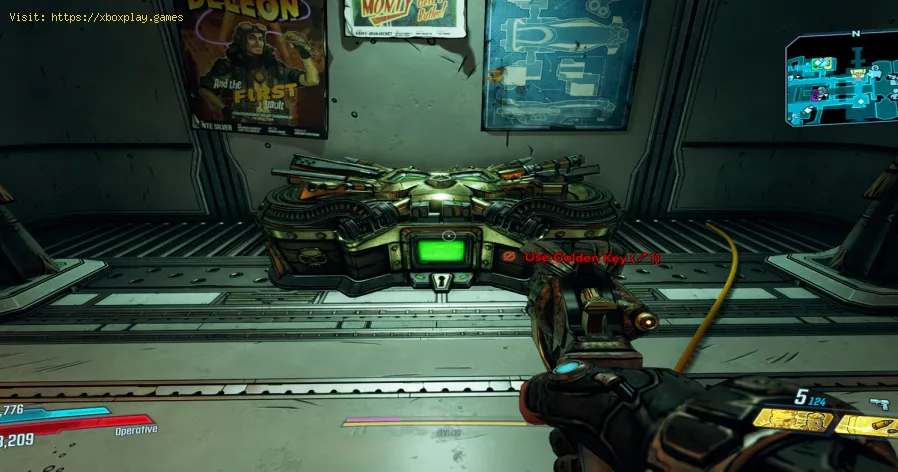Image resolution: width=898 pixels, height=472 pixels.
Task: Select the blue pistol weapon icon
Action: pyautogui.click(x=882, y=403)
